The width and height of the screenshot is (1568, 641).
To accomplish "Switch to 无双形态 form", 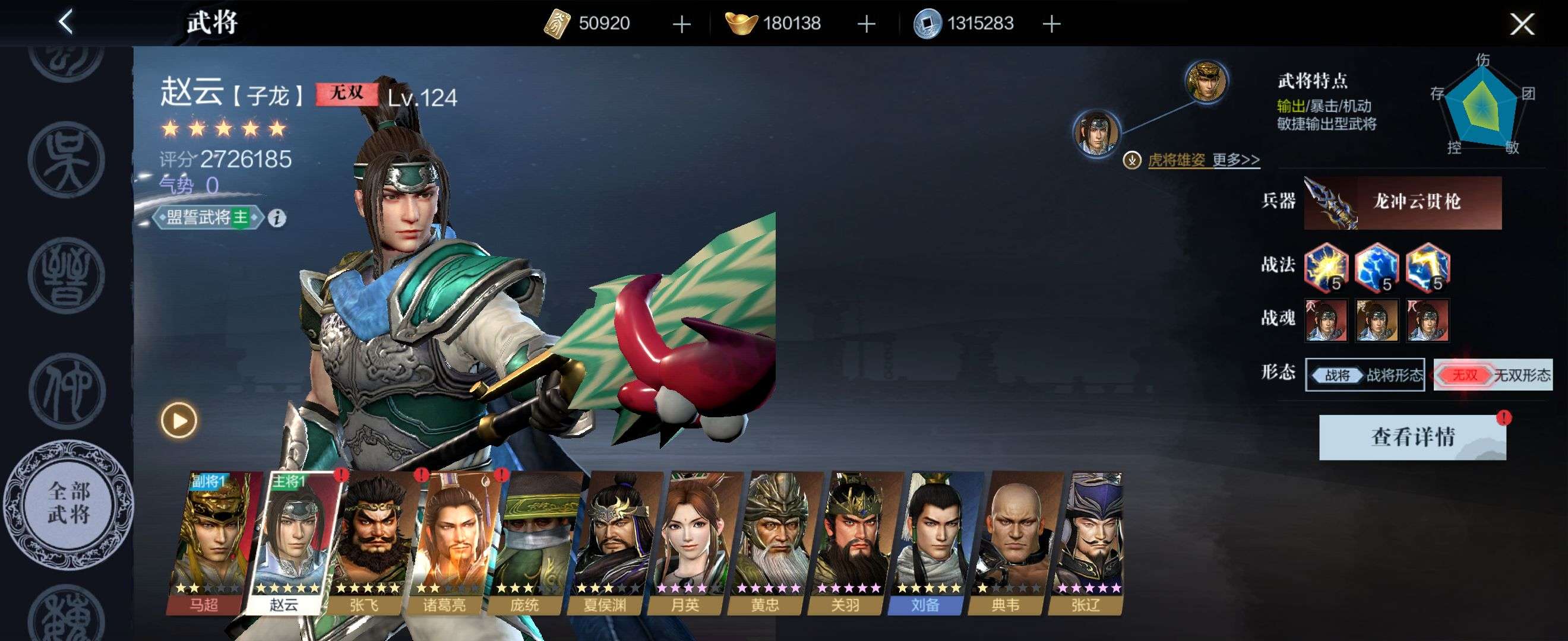I will (x=1493, y=375).
